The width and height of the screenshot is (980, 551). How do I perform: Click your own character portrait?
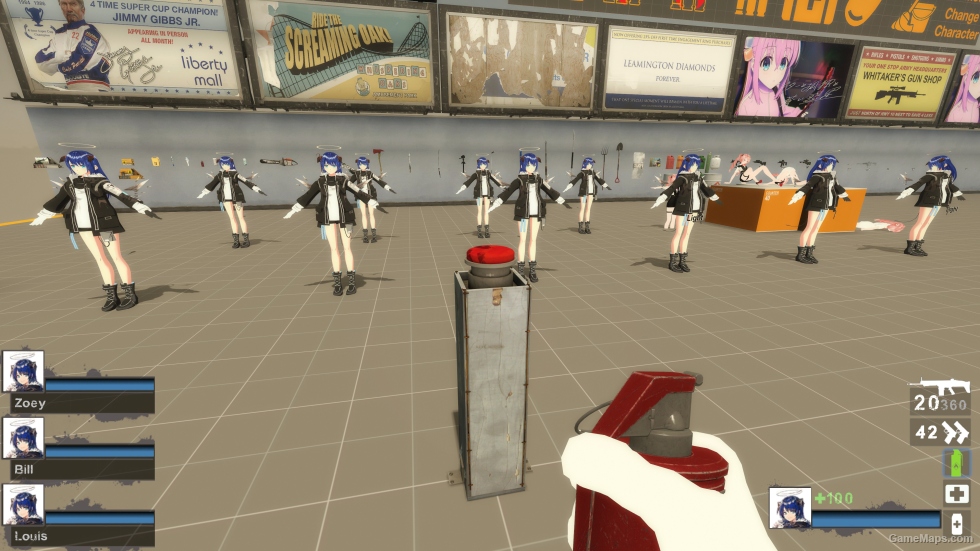(x=790, y=507)
